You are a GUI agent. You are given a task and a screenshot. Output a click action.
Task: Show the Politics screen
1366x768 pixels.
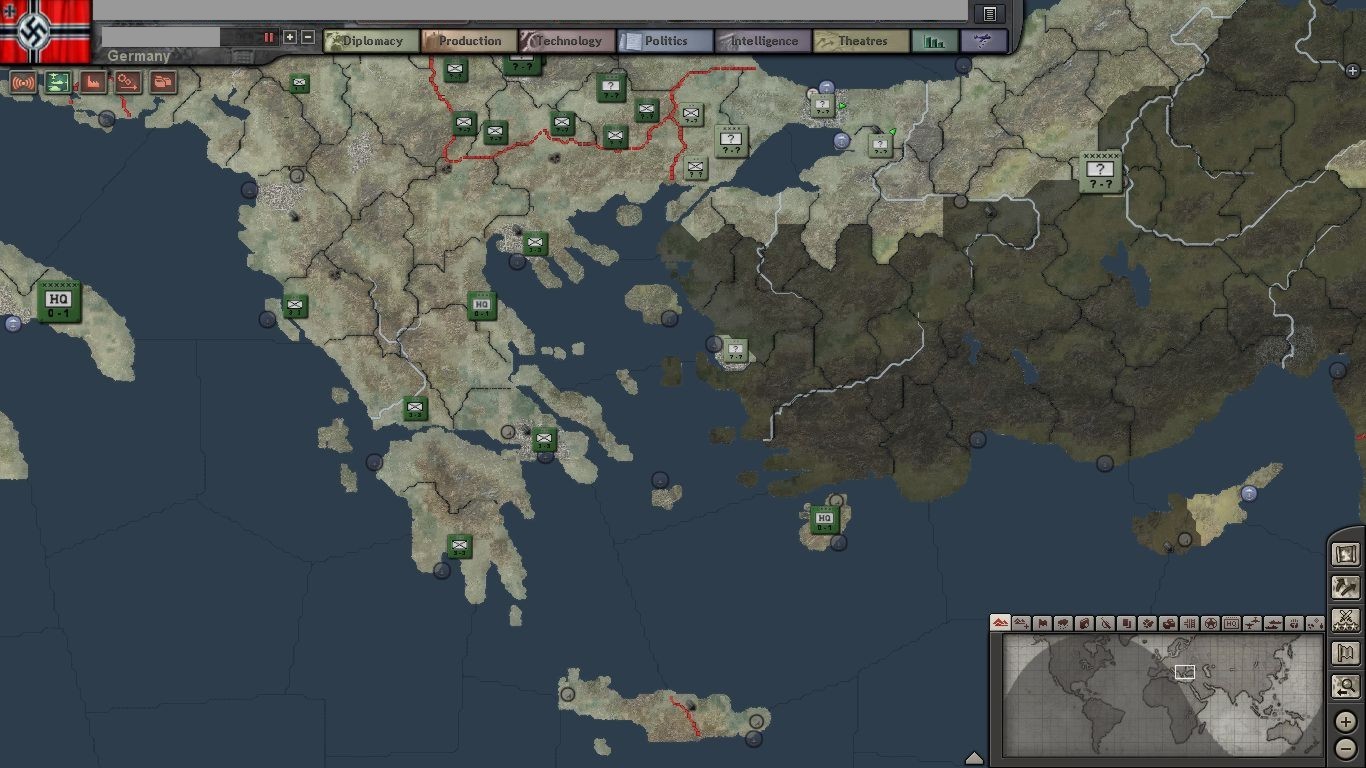(x=665, y=41)
